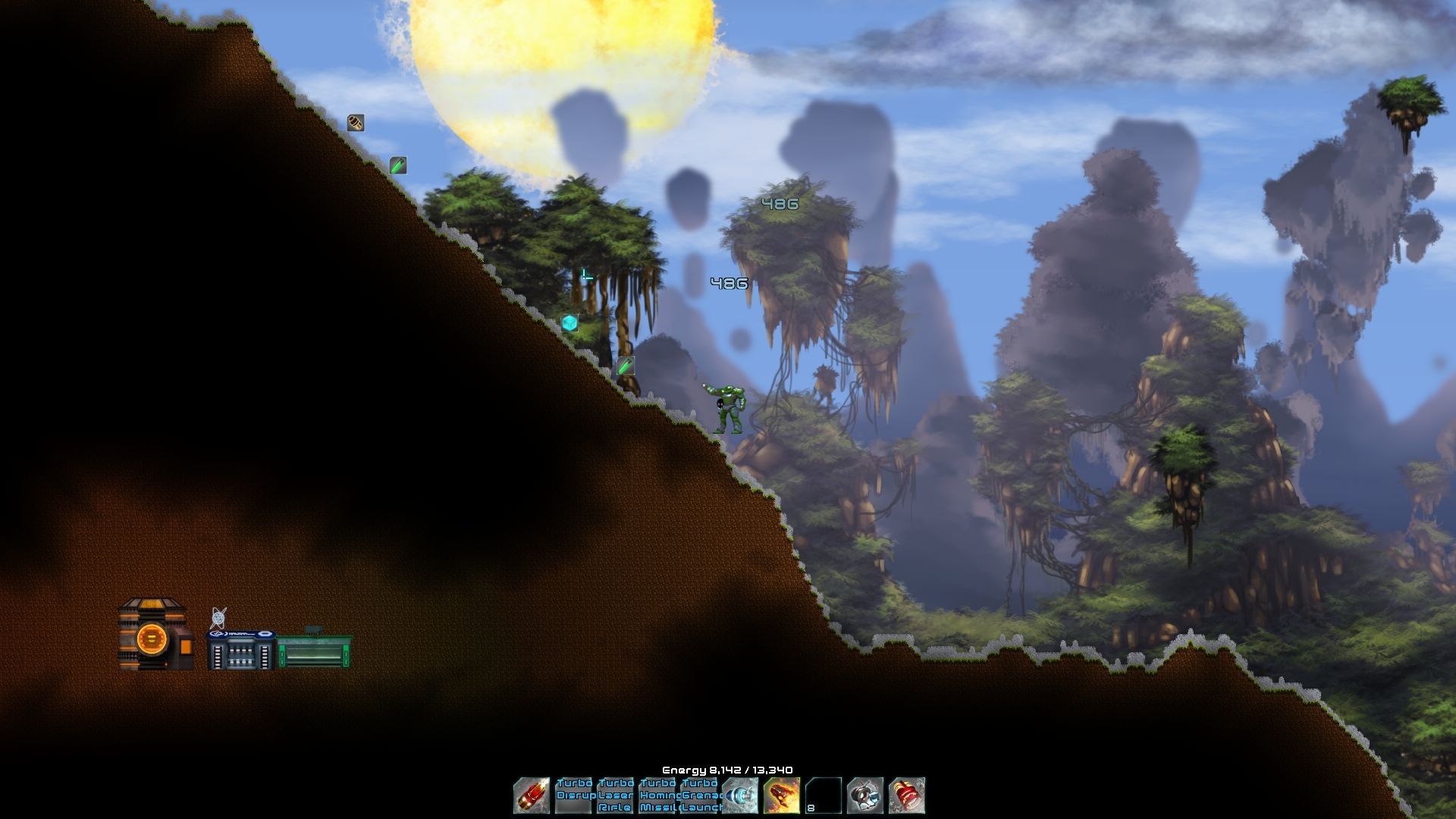
Task: Equip the Turbo Disruptor weapon slot
Action: pos(573,795)
